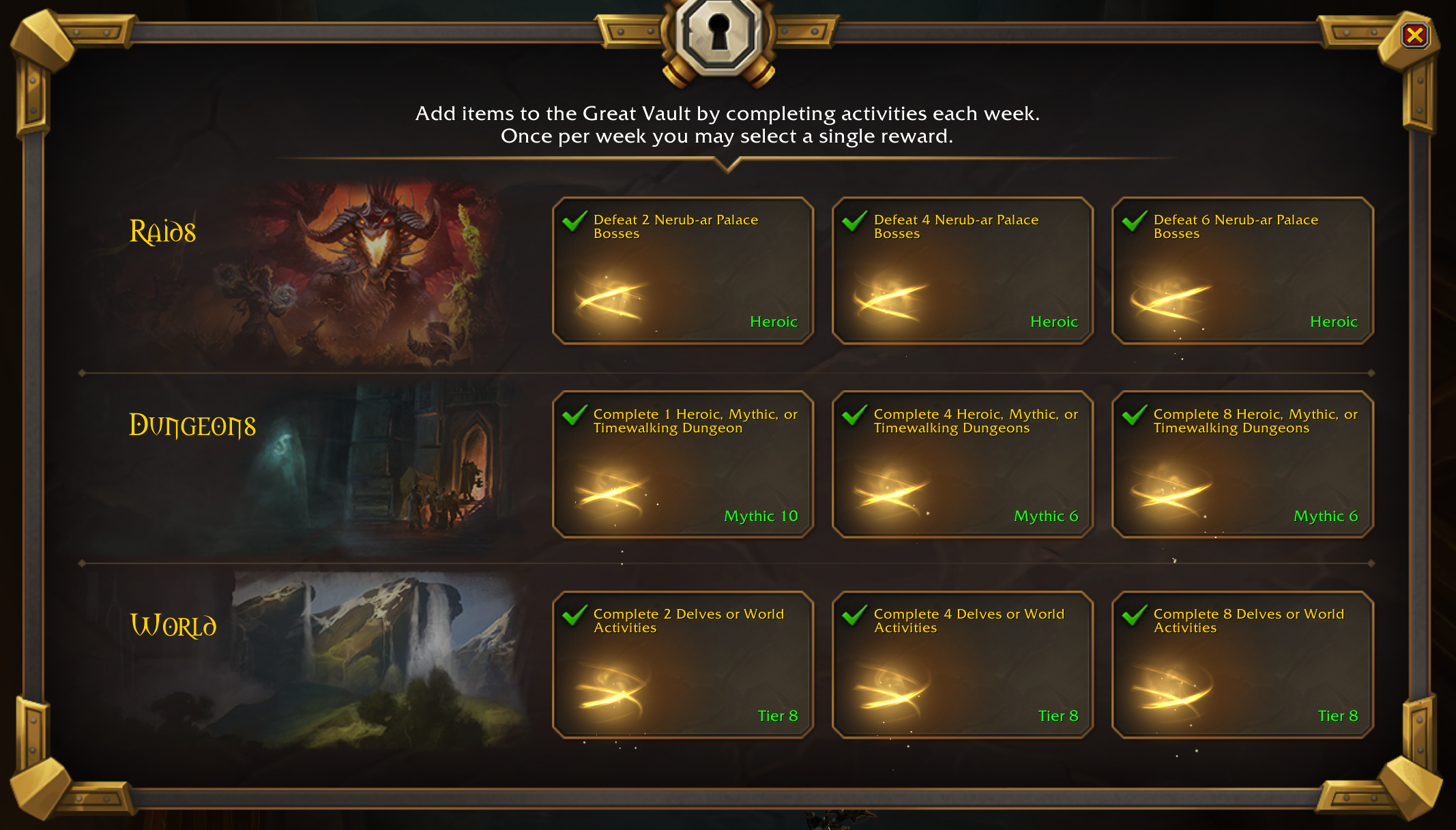Select the Mythic 10 dungeon reward slot
Image resolution: width=1456 pixels, height=830 pixels.
(682, 464)
